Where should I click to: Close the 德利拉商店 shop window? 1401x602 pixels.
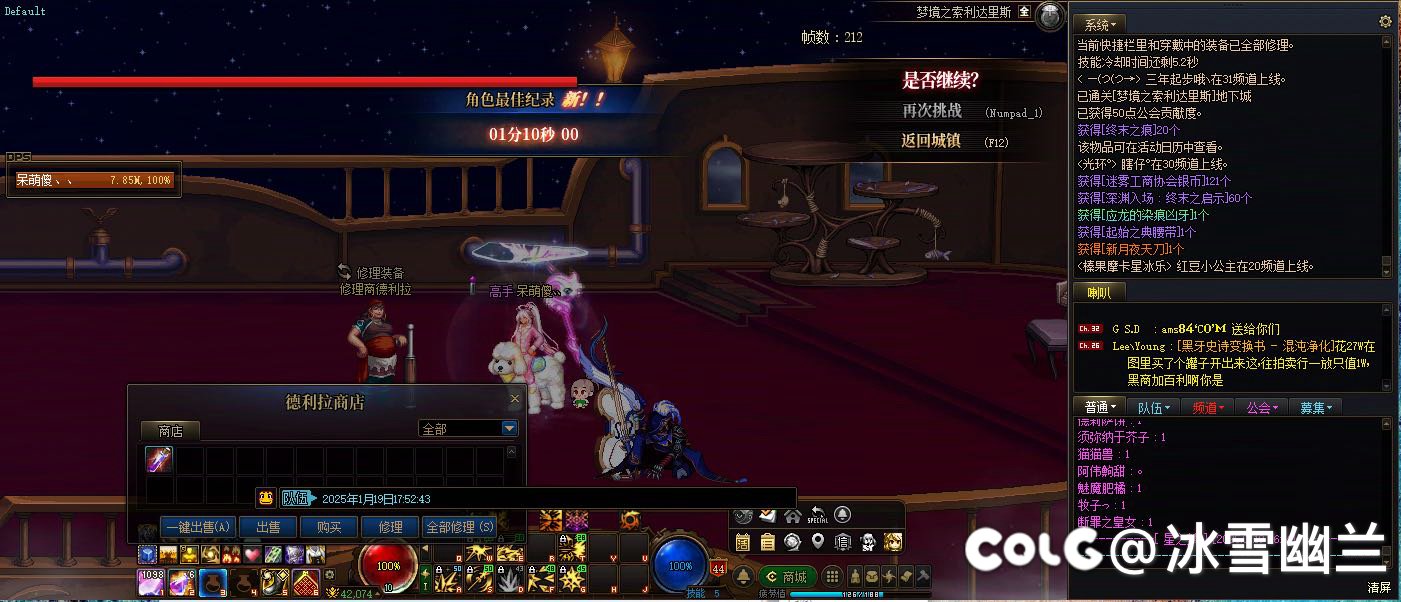click(x=515, y=399)
